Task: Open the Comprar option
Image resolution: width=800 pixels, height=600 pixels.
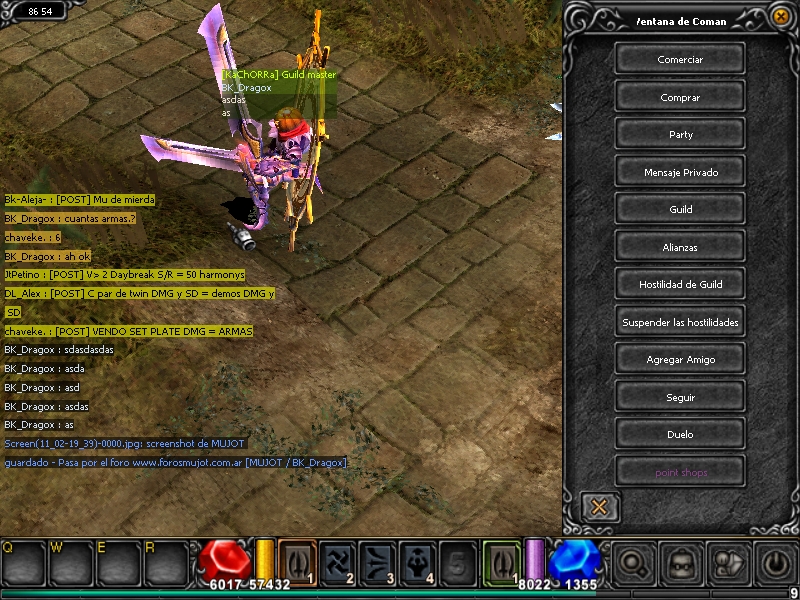Action: [x=680, y=97]
